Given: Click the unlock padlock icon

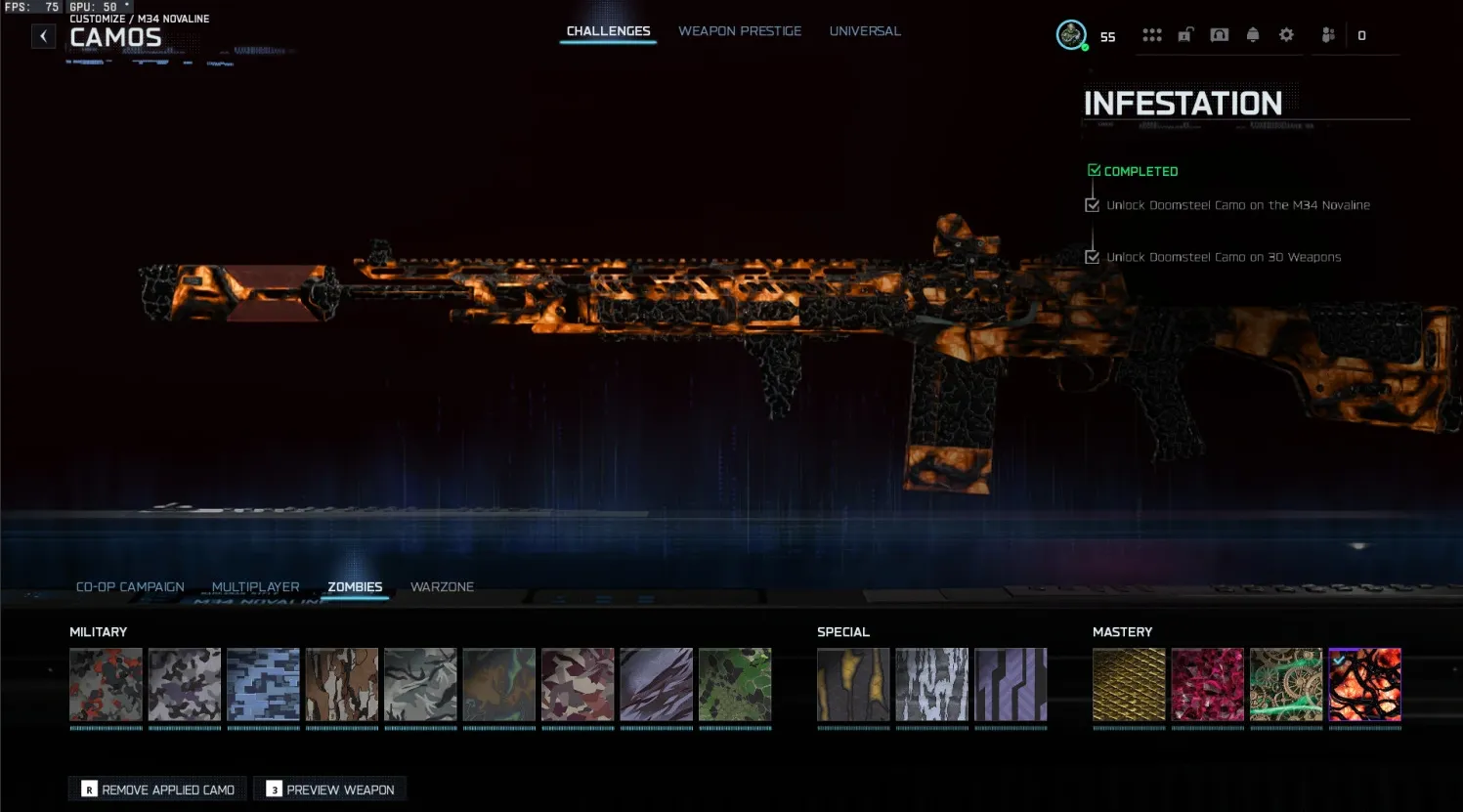Looking at the screenshot, I should tap(1184, 34).
